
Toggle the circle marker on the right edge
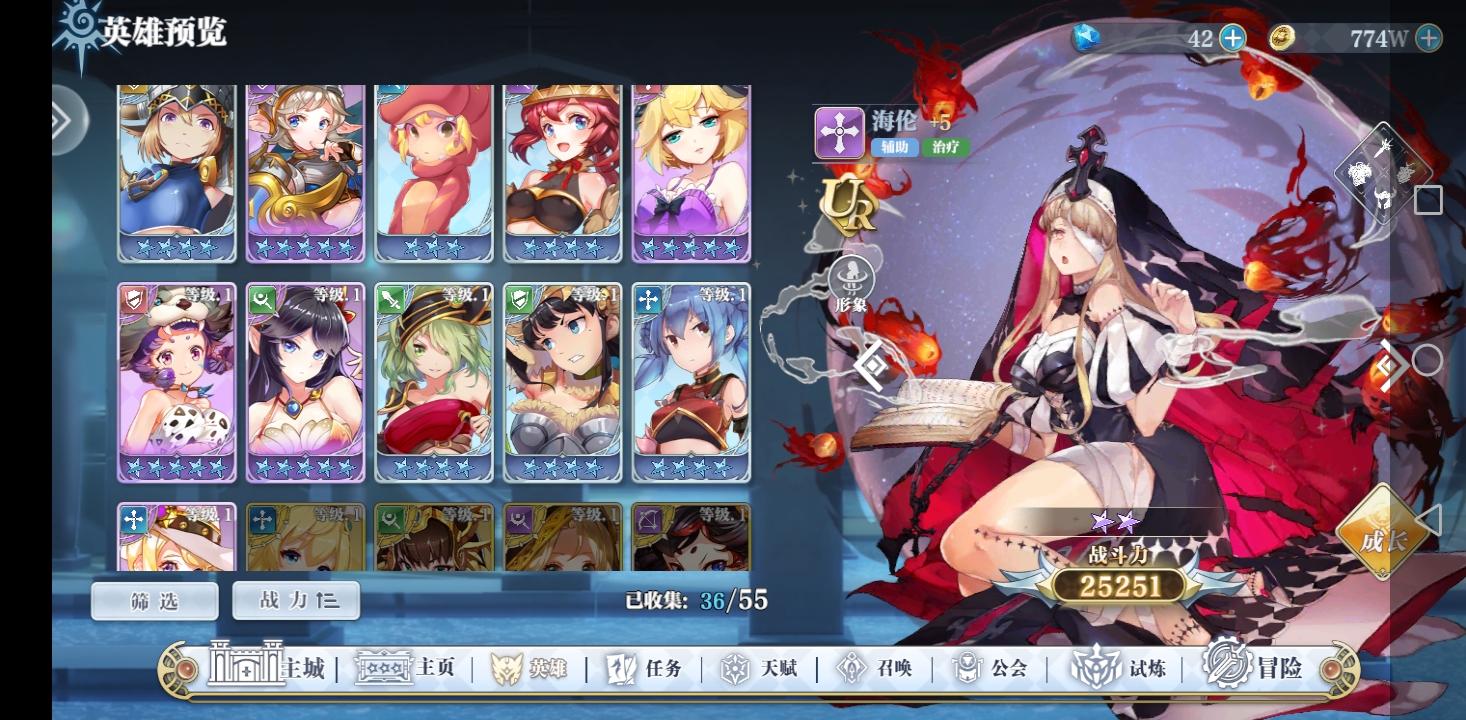point(1430,358)
